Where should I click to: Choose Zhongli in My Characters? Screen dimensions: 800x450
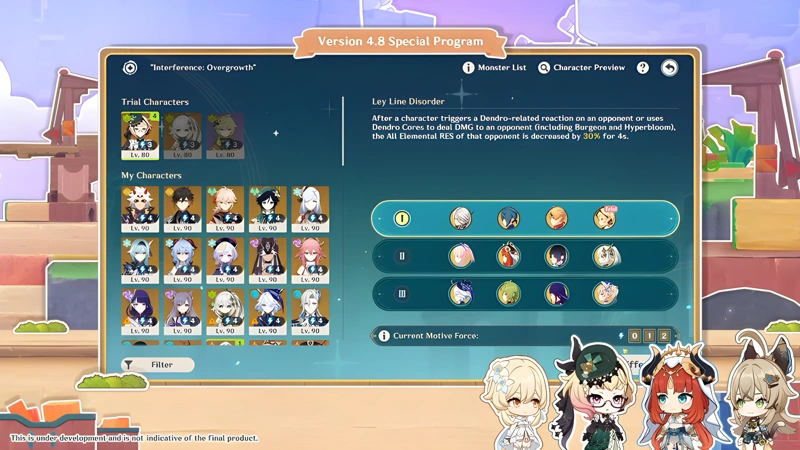182,208
